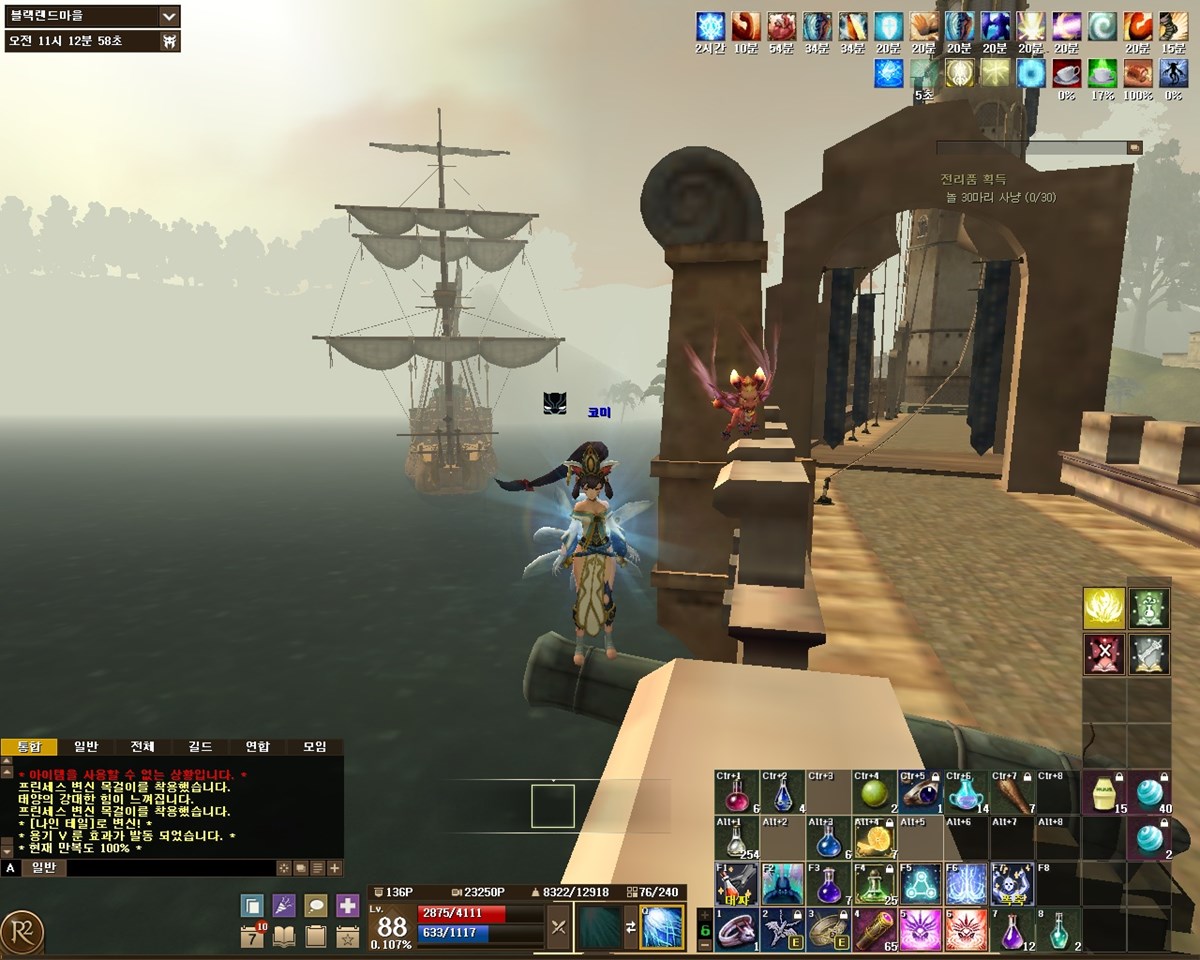
Task: Activate the yellow lotus skill icon
Action: (1103, 608)
